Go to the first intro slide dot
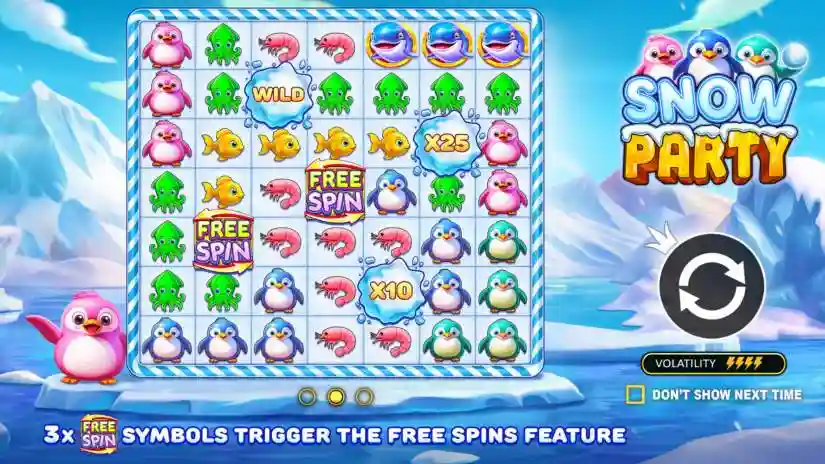Image resolution: width=825 pixels, height=464 pixels. coord(307,397)
